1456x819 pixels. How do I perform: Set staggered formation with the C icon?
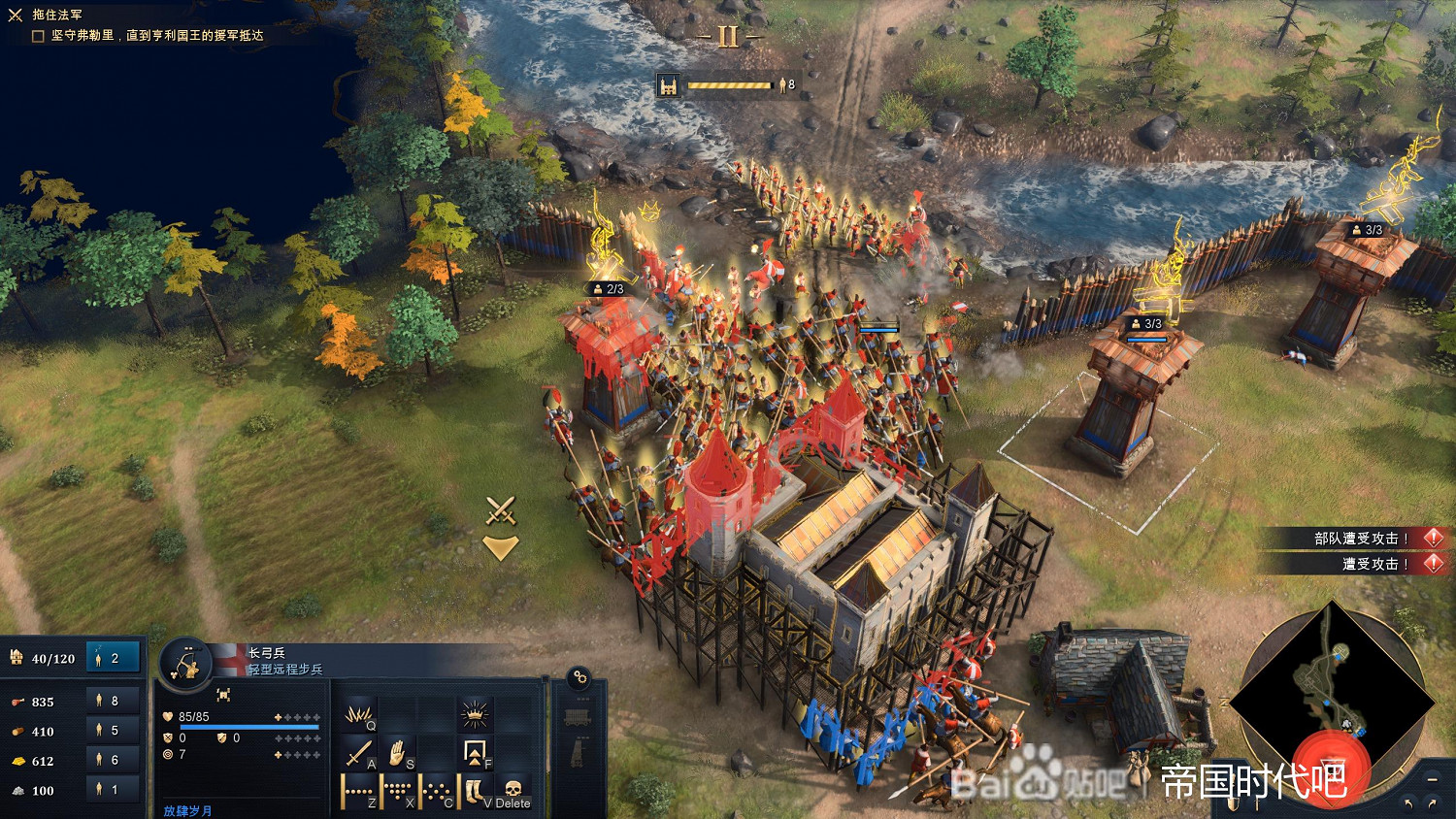(x=436, y=792)
